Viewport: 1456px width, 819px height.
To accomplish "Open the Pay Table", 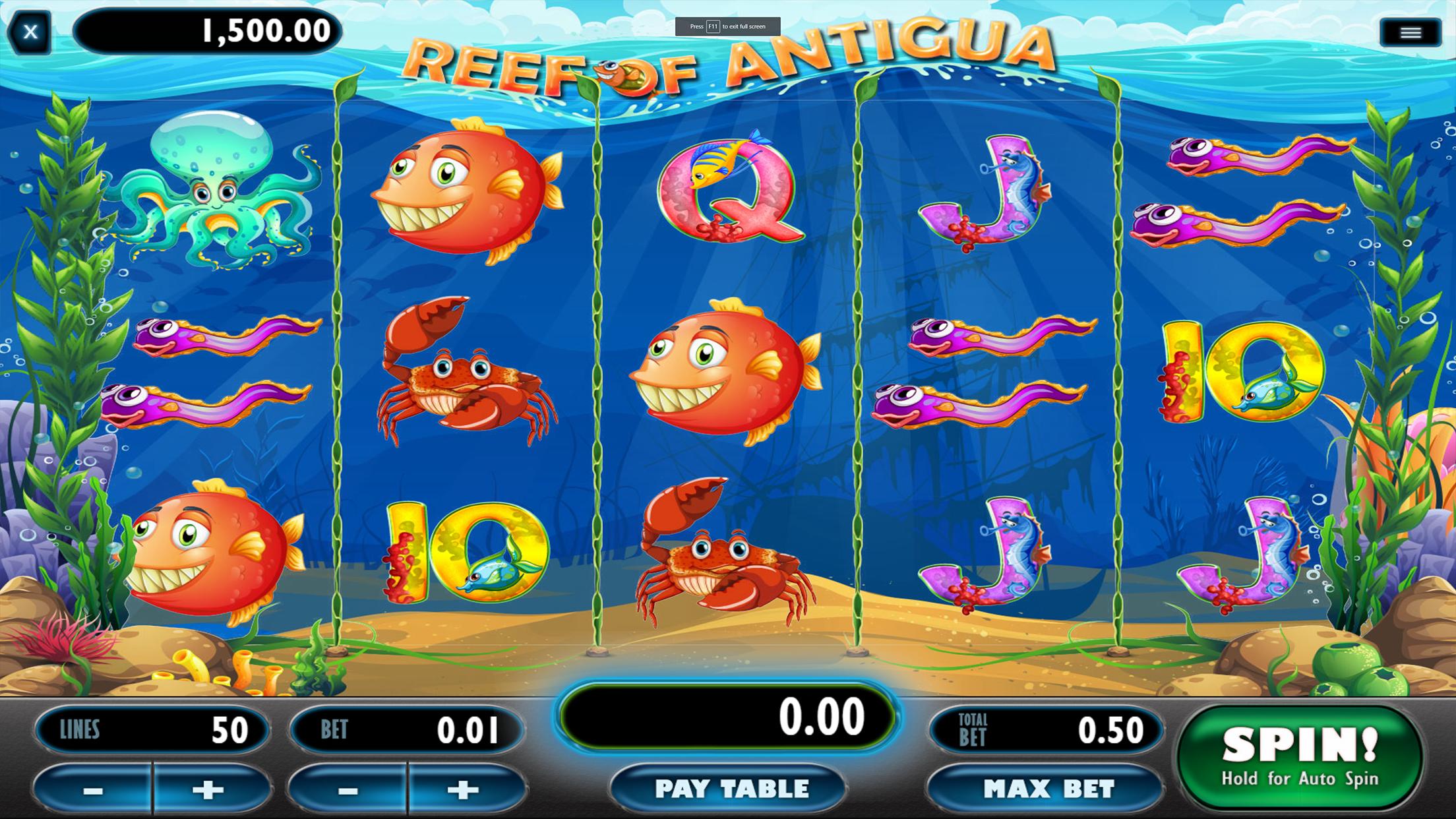I will (x=731, y=789).
